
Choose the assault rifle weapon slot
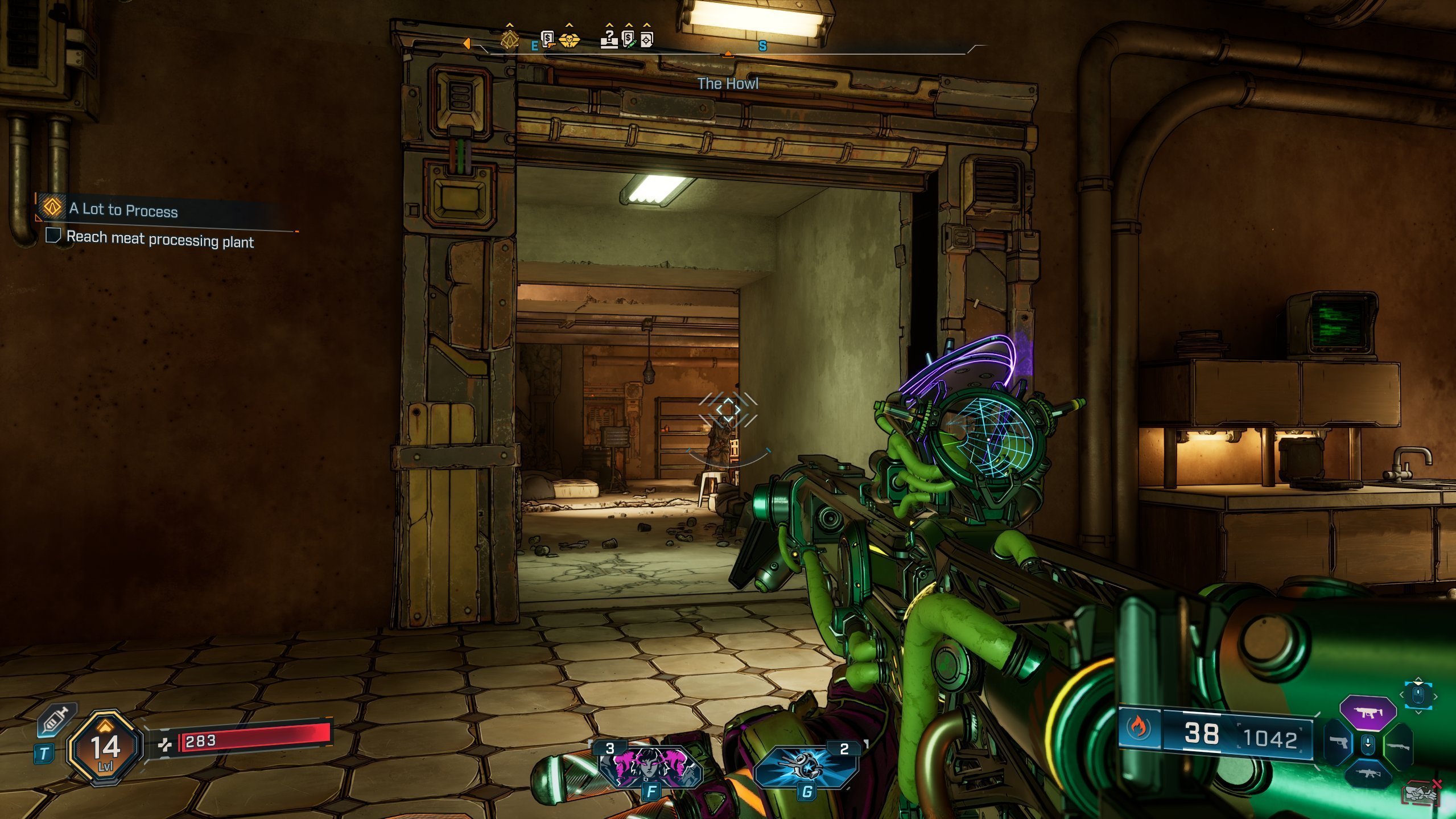(x=1368, y=775)
